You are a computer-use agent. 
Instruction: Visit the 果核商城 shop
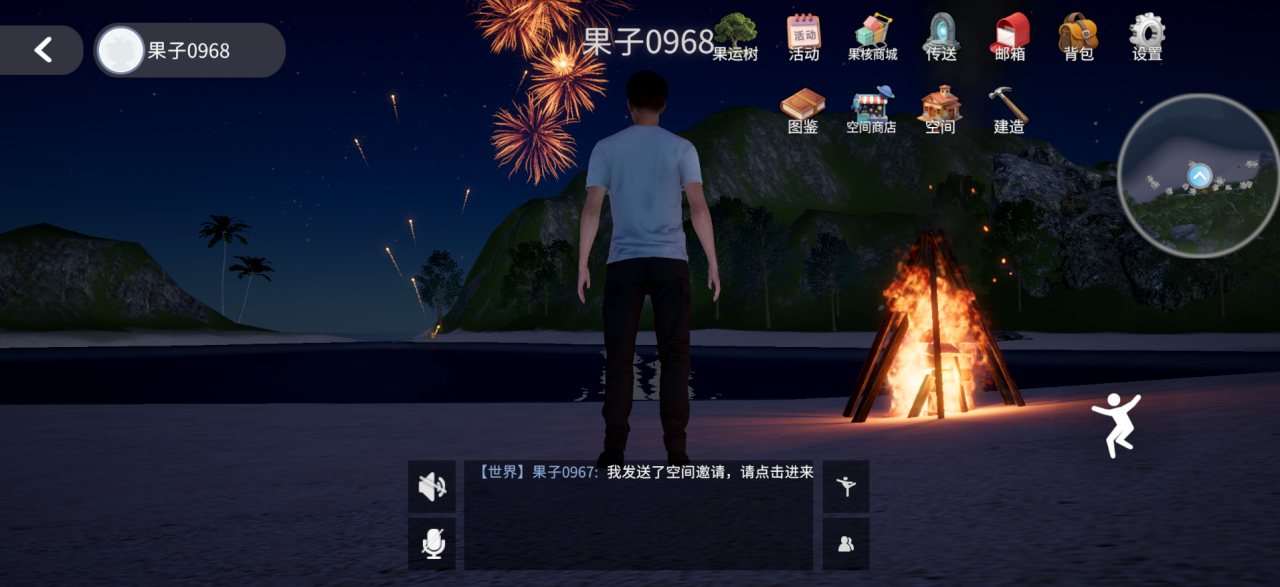(872, 37)
